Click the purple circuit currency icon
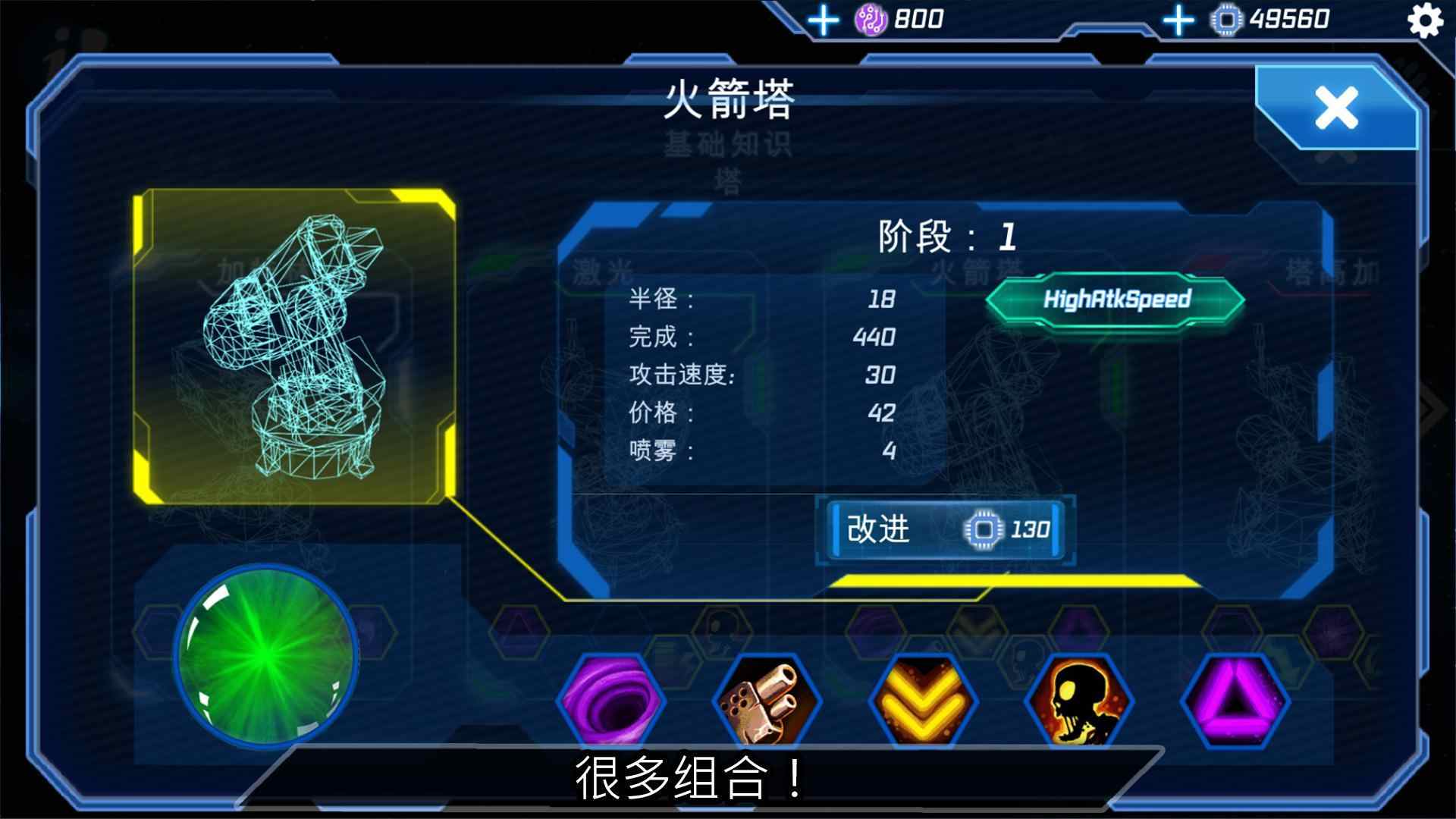The width and height of the screenshot is (1456, 819). (x=870, y=18)
